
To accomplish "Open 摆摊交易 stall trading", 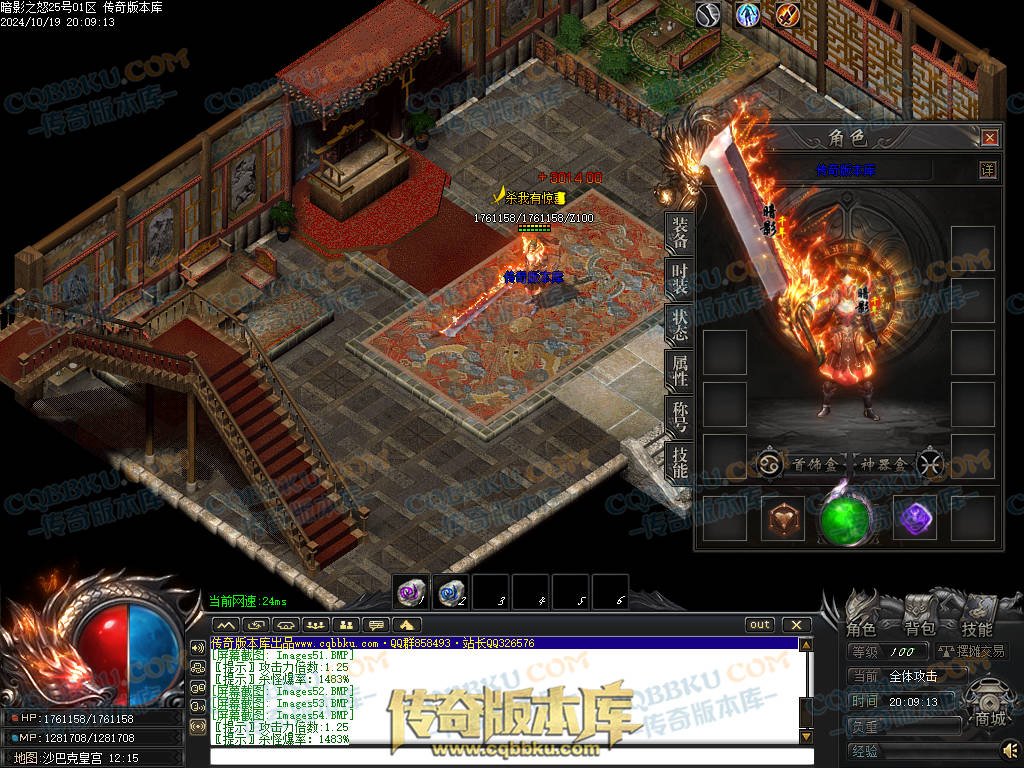I will coord(972,651).
